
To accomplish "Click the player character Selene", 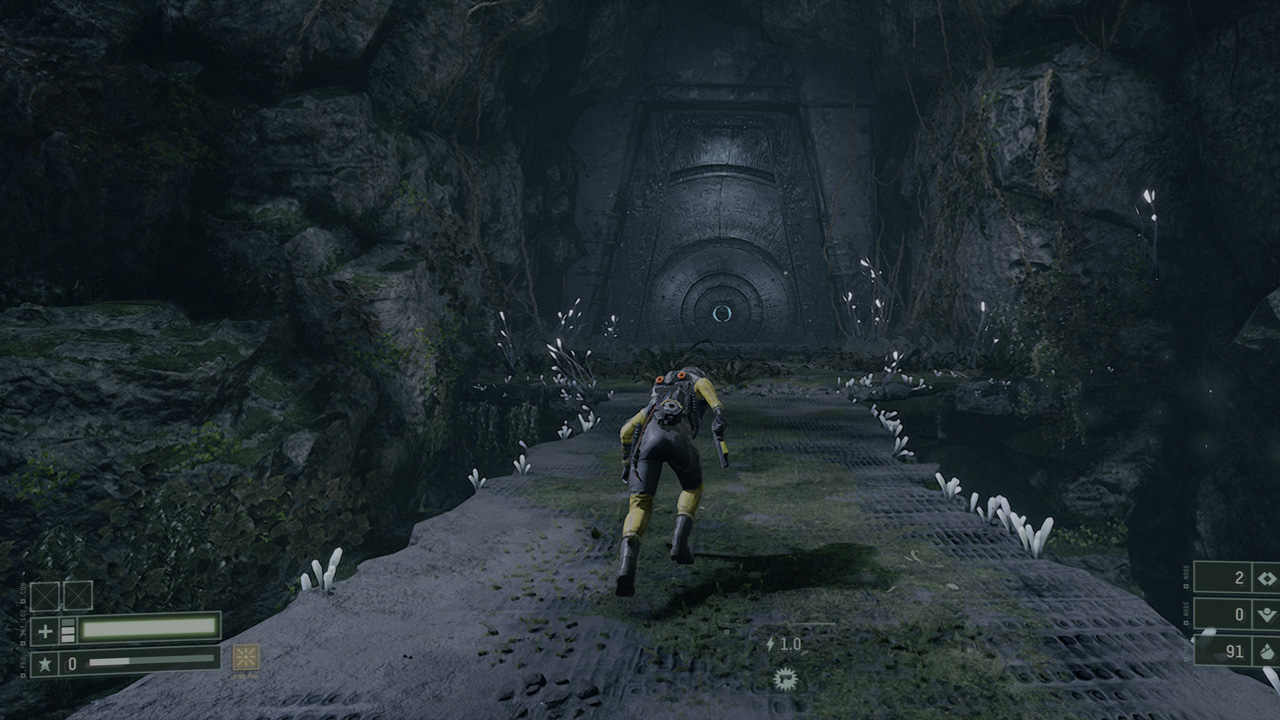I will pos(668,460).
